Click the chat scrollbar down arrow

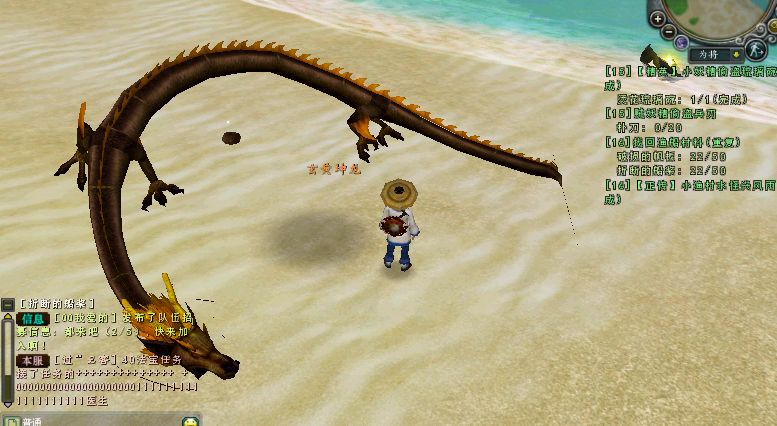(8, 403)
